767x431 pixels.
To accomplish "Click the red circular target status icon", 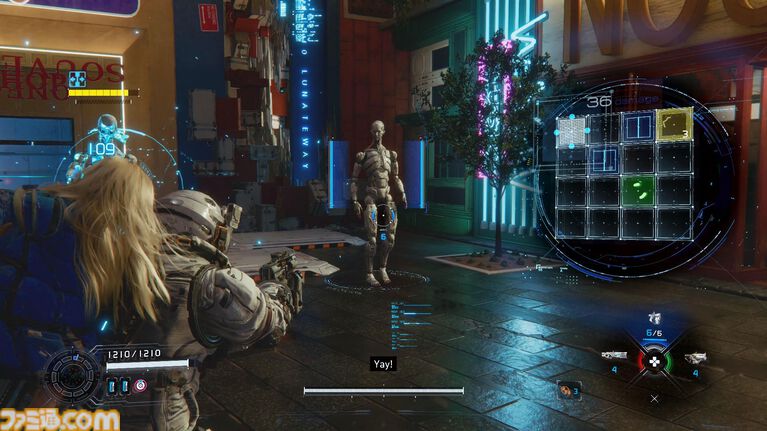I will 139,386.
